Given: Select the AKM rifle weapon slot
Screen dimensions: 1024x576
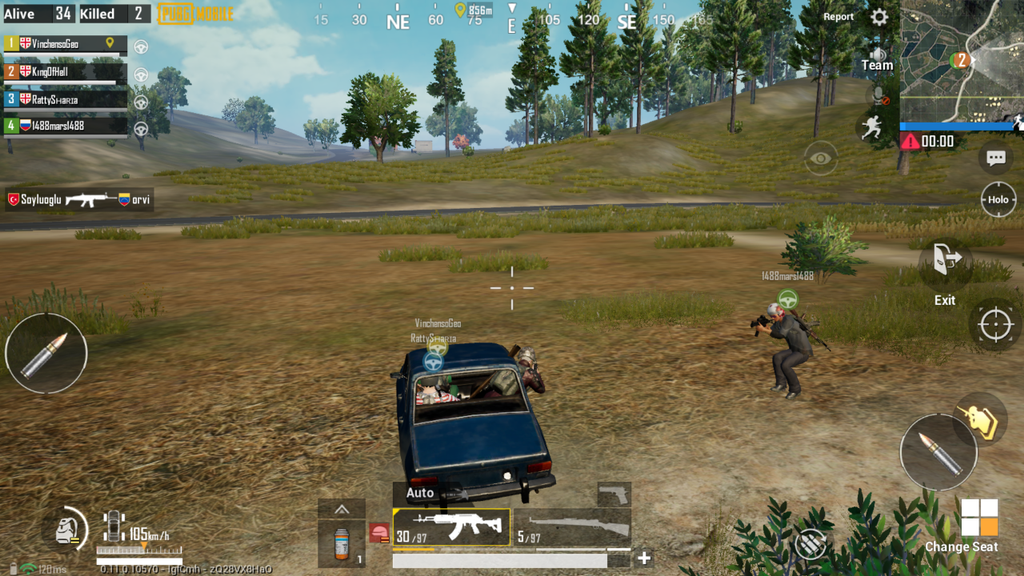Looking at the screenshot, I should click(451, 527).
